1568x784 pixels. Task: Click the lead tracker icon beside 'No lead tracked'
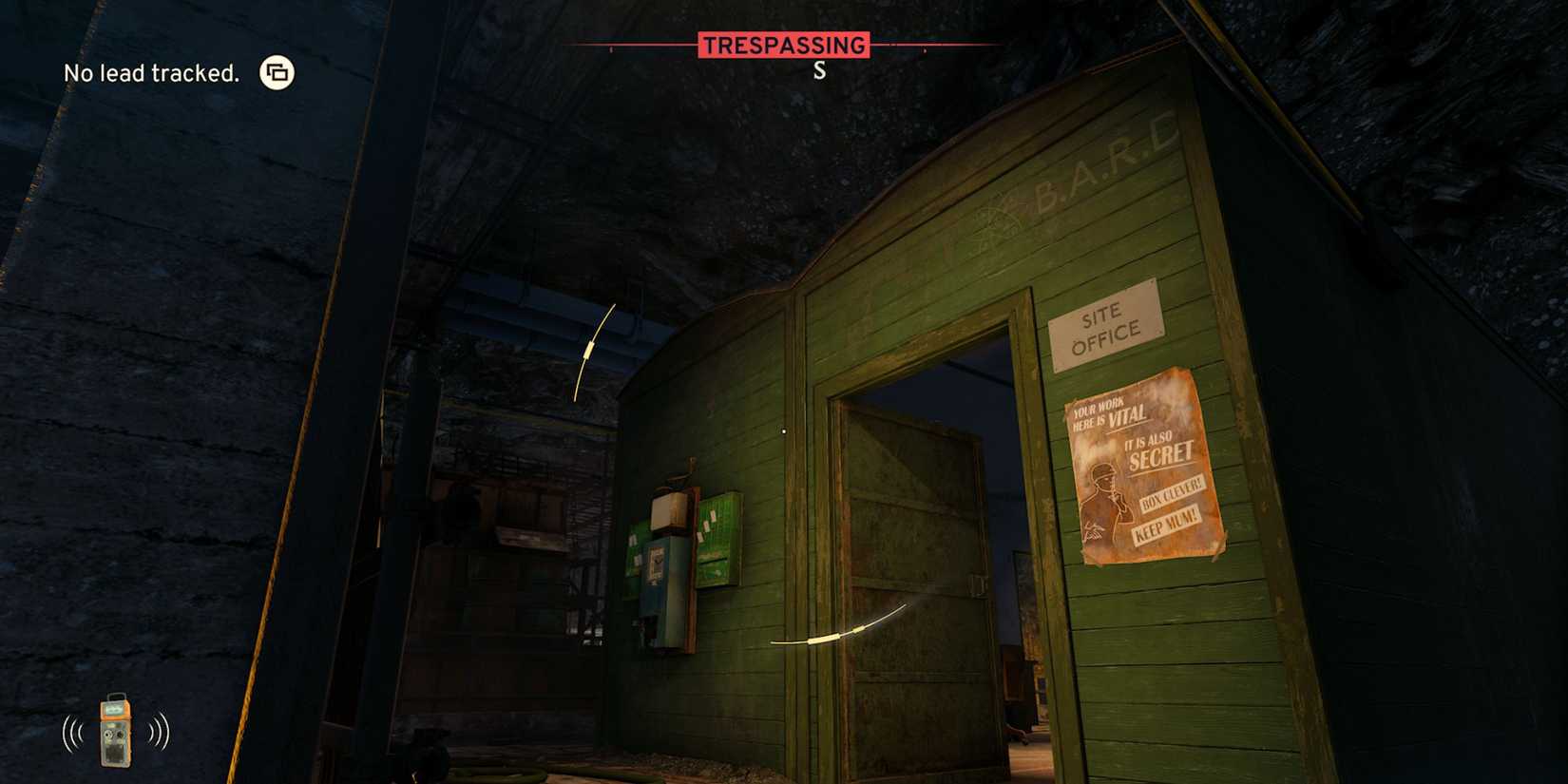coord(277,72)
